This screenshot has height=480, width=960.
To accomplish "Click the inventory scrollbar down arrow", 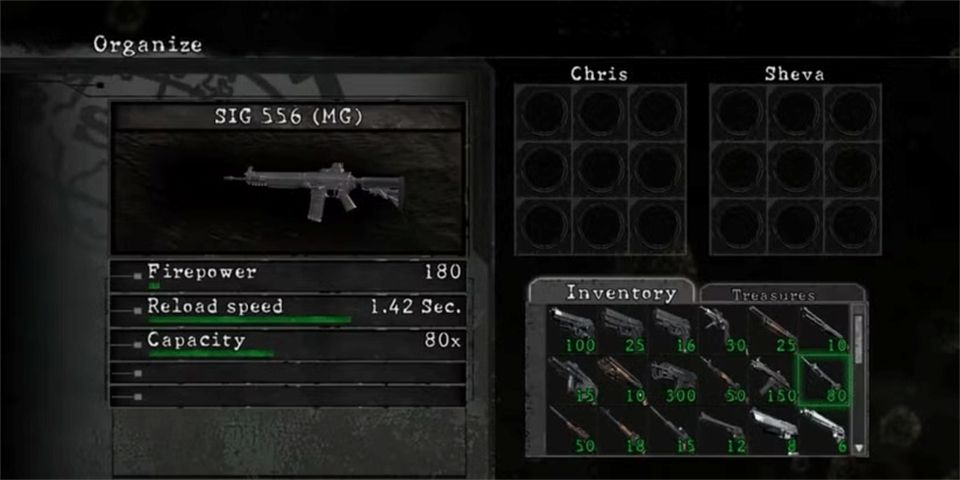I will (857, 449).
